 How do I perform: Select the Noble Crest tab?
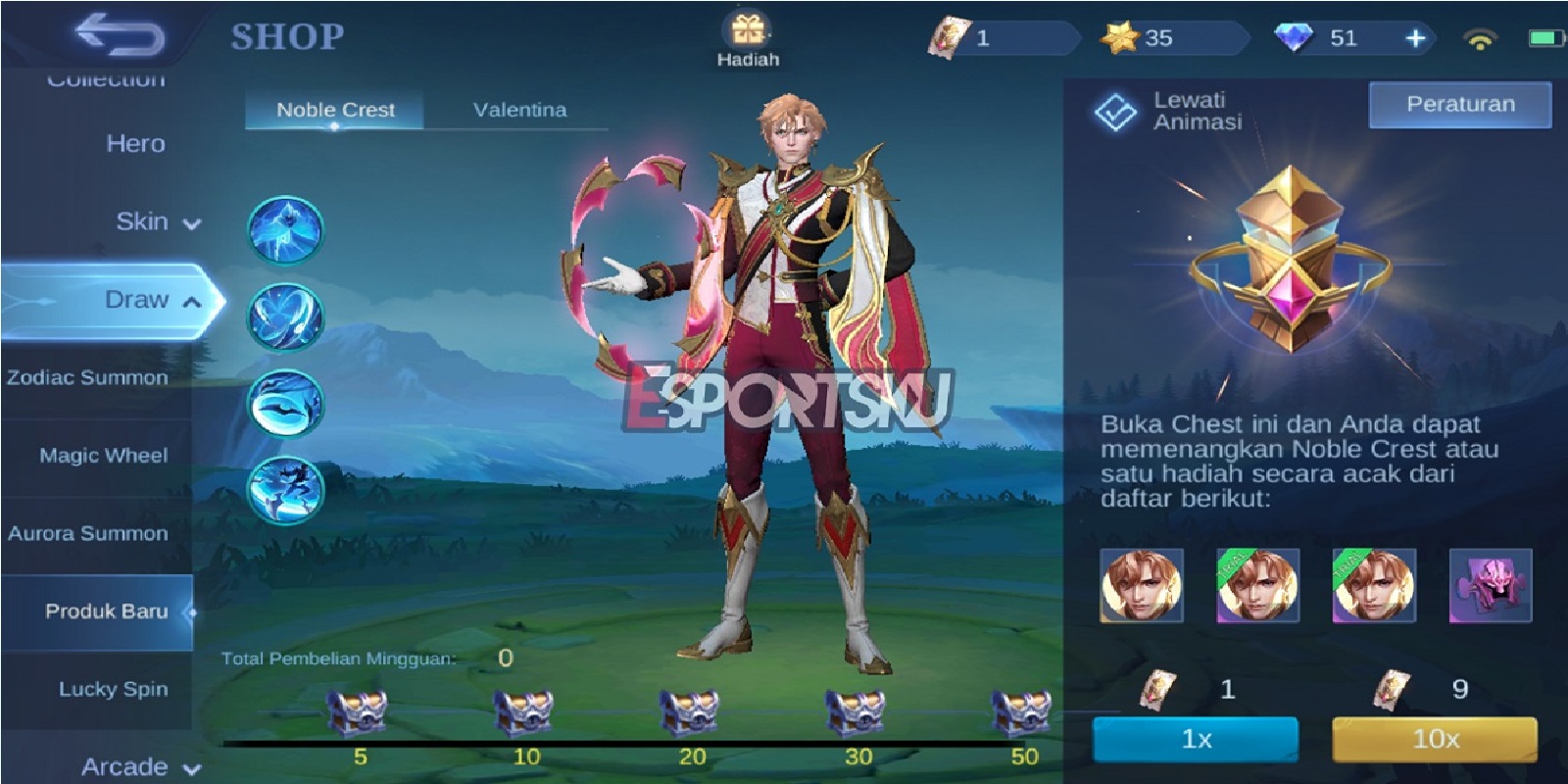(x=336, y=110)
